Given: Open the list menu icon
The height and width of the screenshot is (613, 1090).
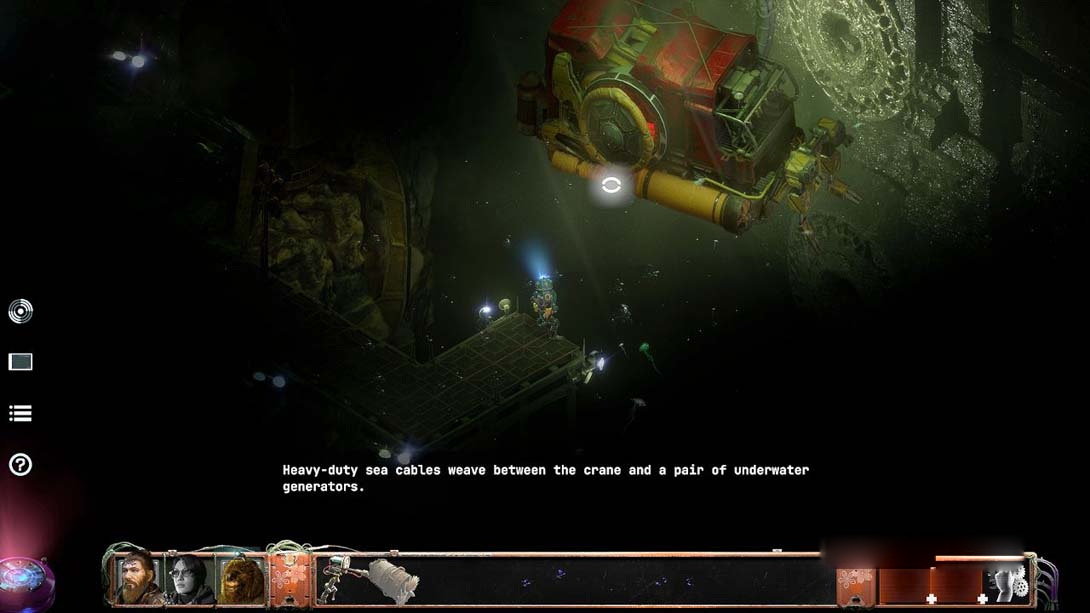Looking at the screenshot, I should coord(20,413).
